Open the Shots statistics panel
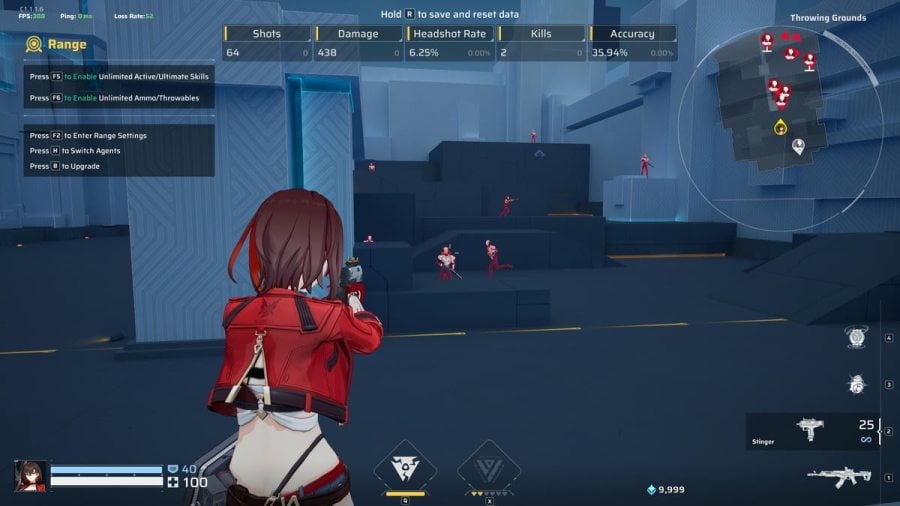The width and height of the screenshot is (900, 506). (x=267, y=43)
